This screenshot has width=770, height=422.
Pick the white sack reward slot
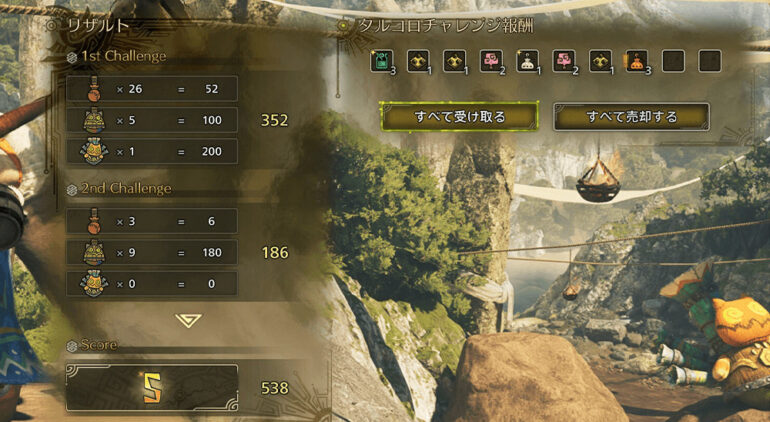click(527, 61)
